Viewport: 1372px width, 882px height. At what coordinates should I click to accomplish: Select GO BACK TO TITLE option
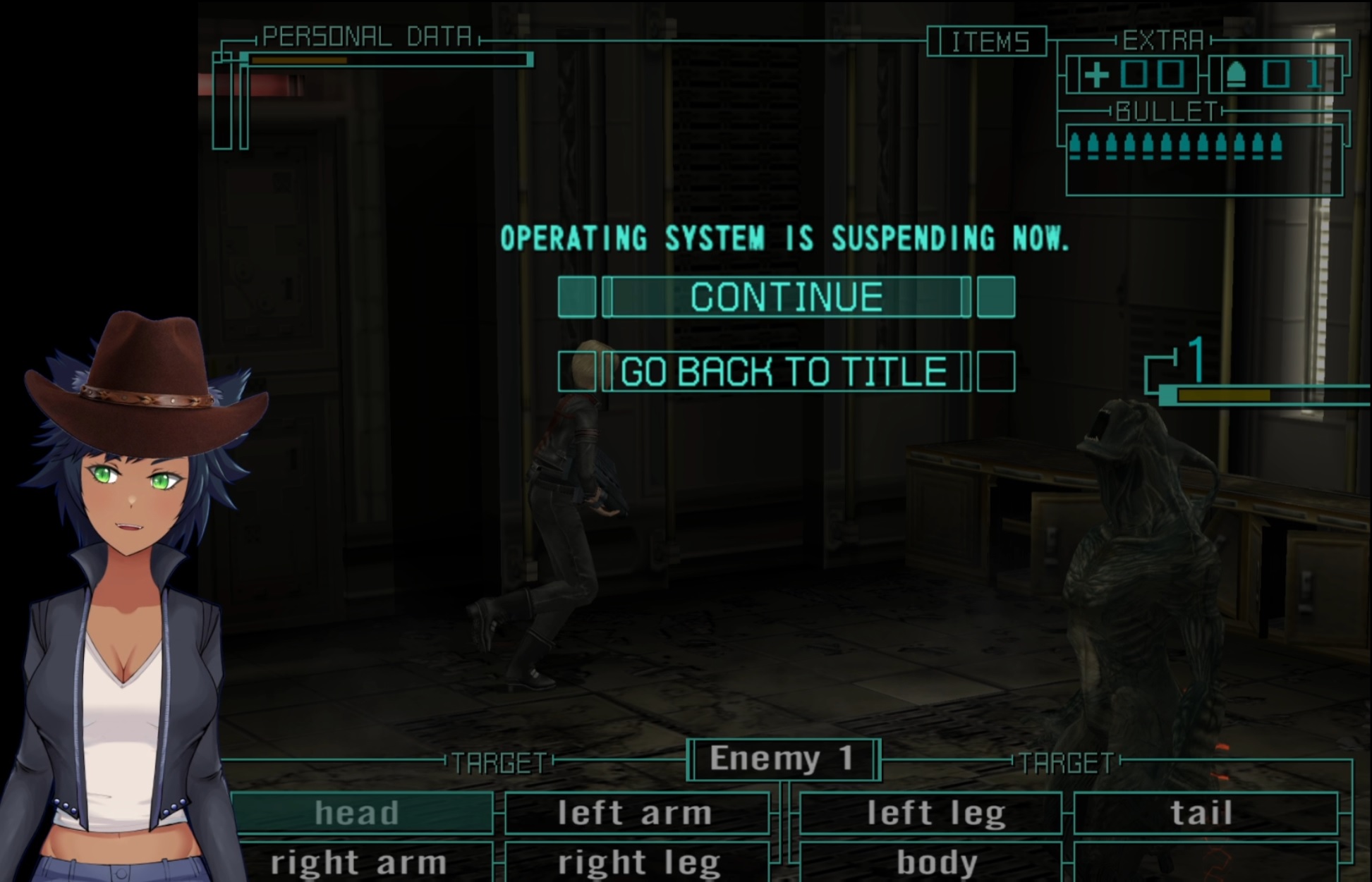(784, 372)
